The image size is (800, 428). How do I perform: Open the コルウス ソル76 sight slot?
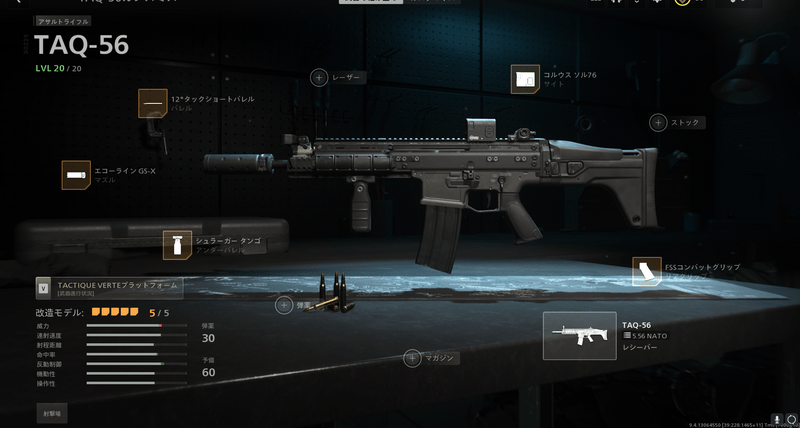click(525, 79)
